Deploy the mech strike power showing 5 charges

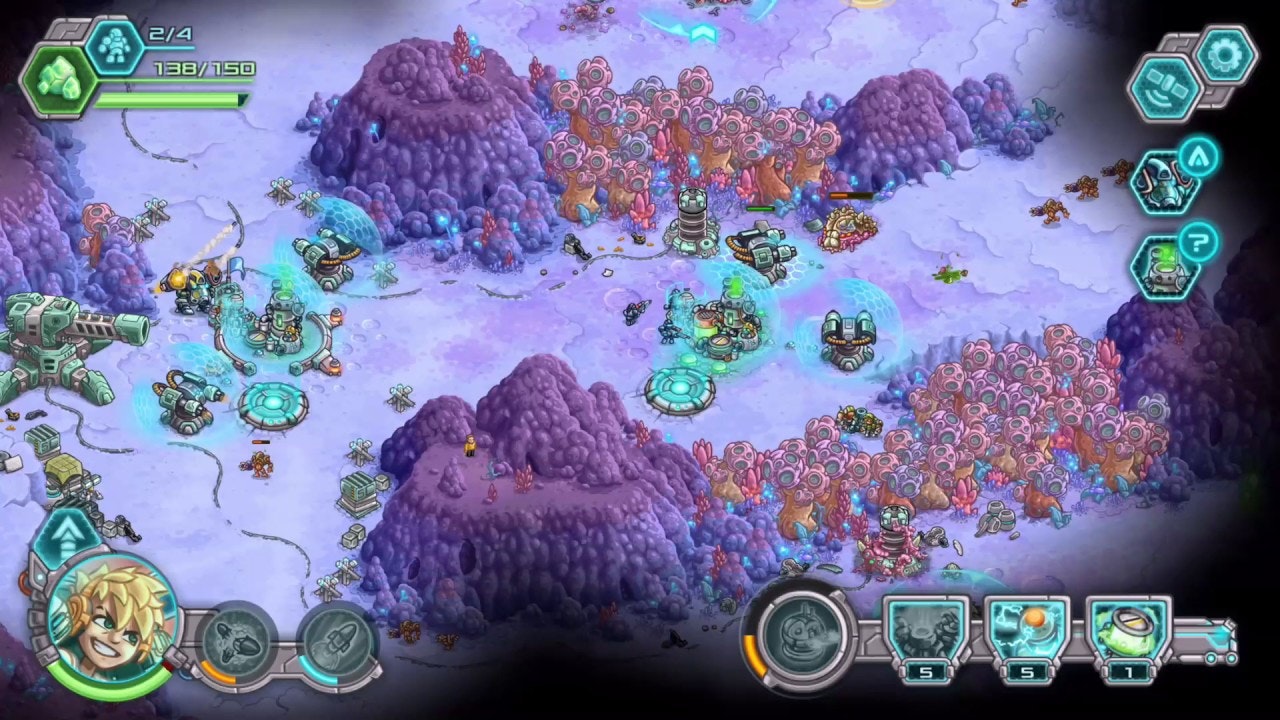927,630
